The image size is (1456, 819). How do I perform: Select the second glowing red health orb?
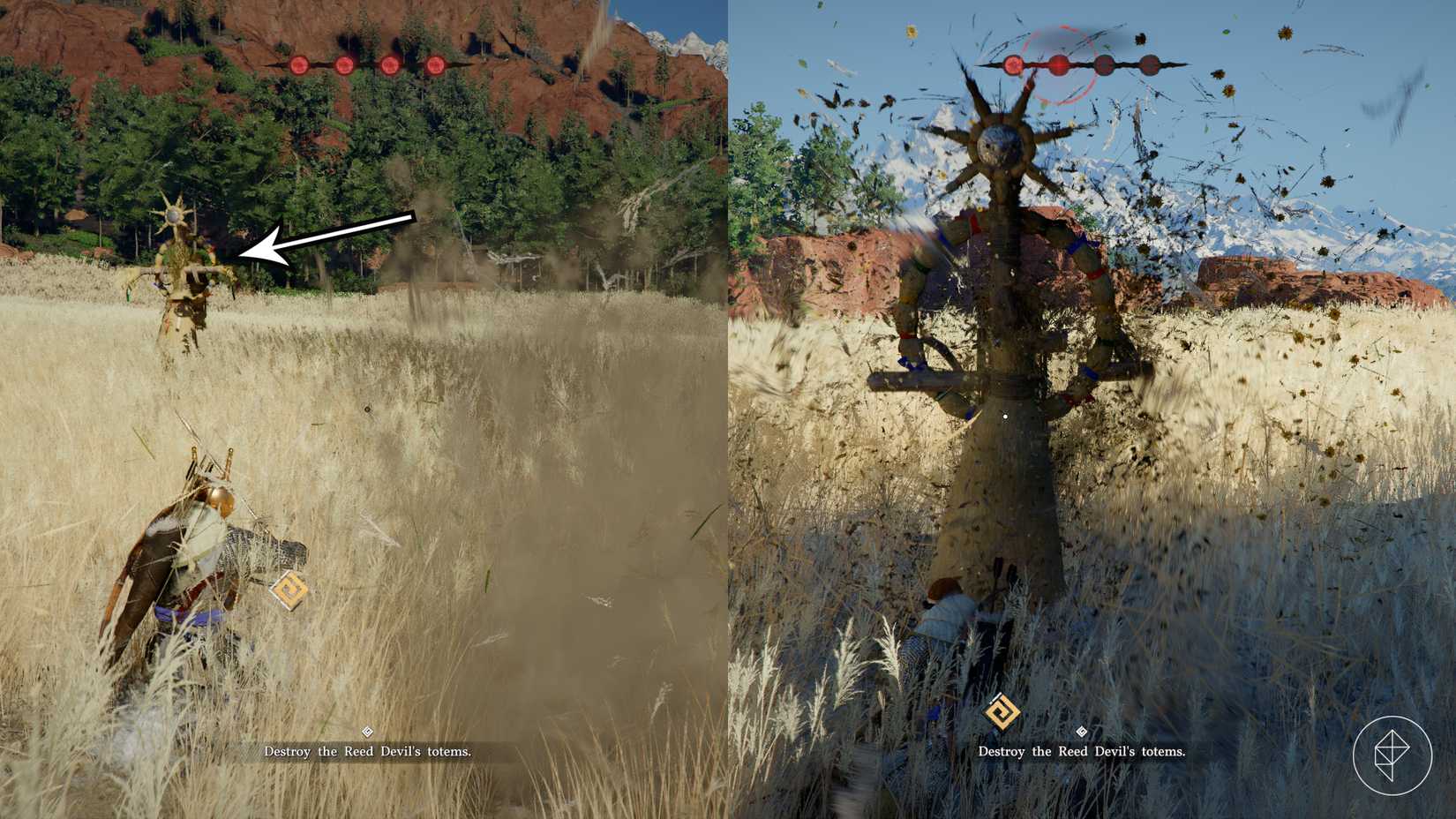1058,64
